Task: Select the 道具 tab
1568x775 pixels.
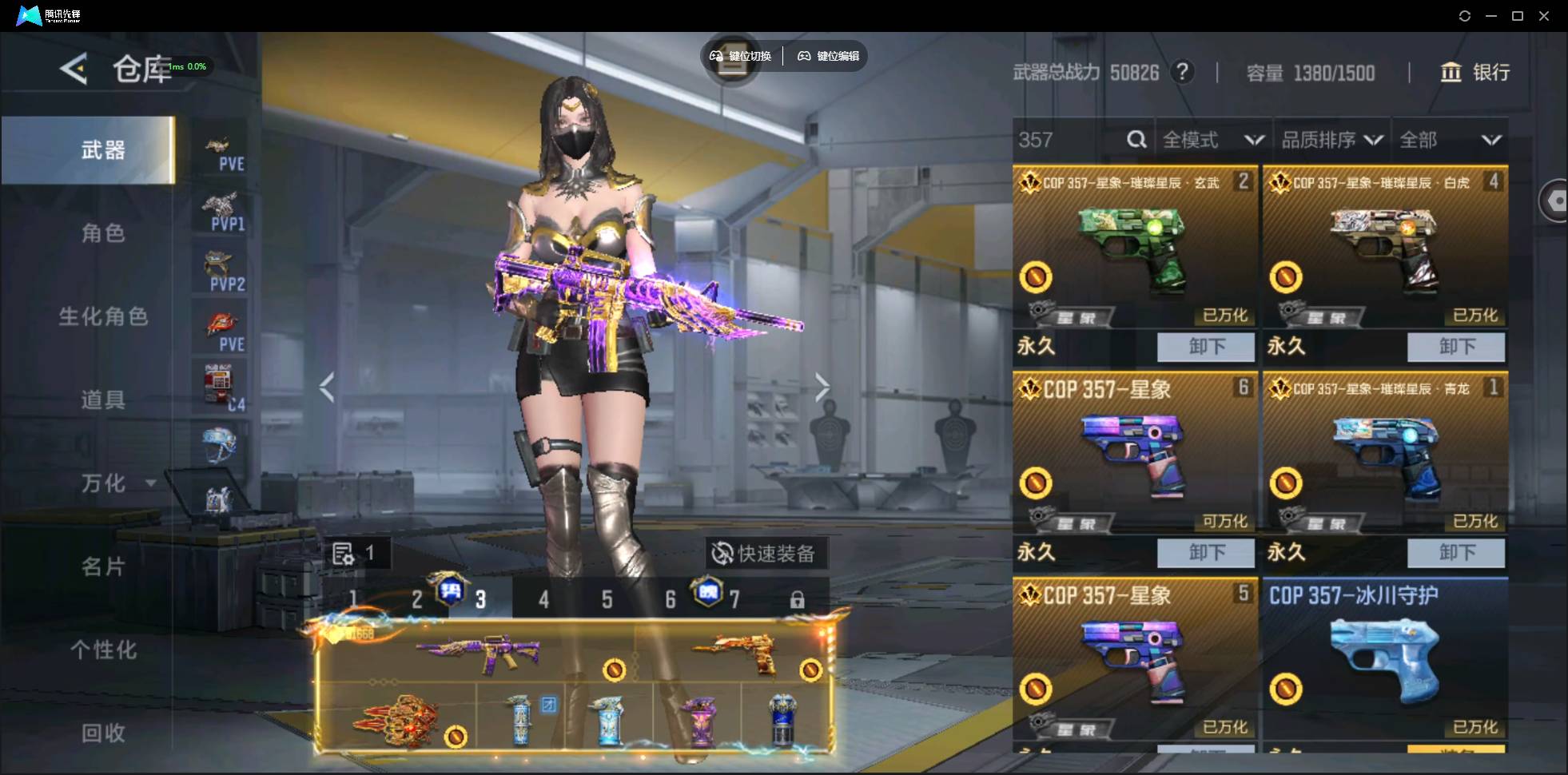Action: pos(103,399)
